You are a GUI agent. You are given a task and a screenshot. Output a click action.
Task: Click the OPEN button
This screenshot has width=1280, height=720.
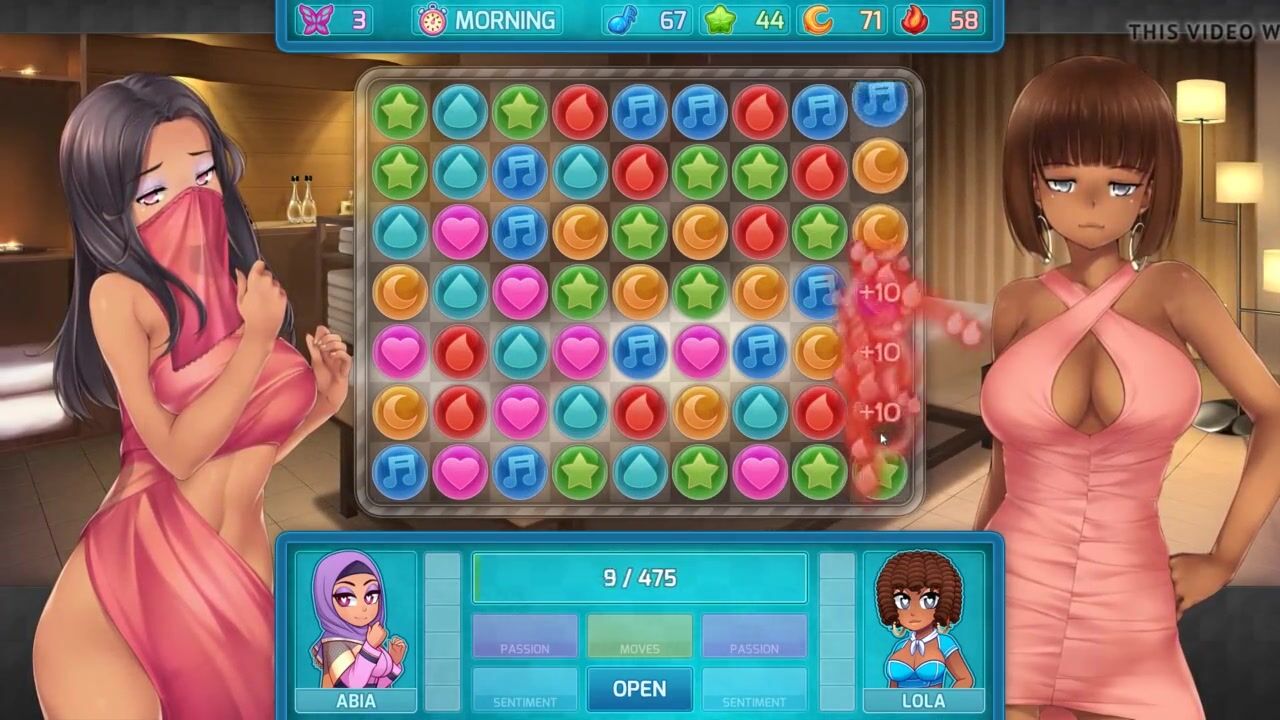639,689
